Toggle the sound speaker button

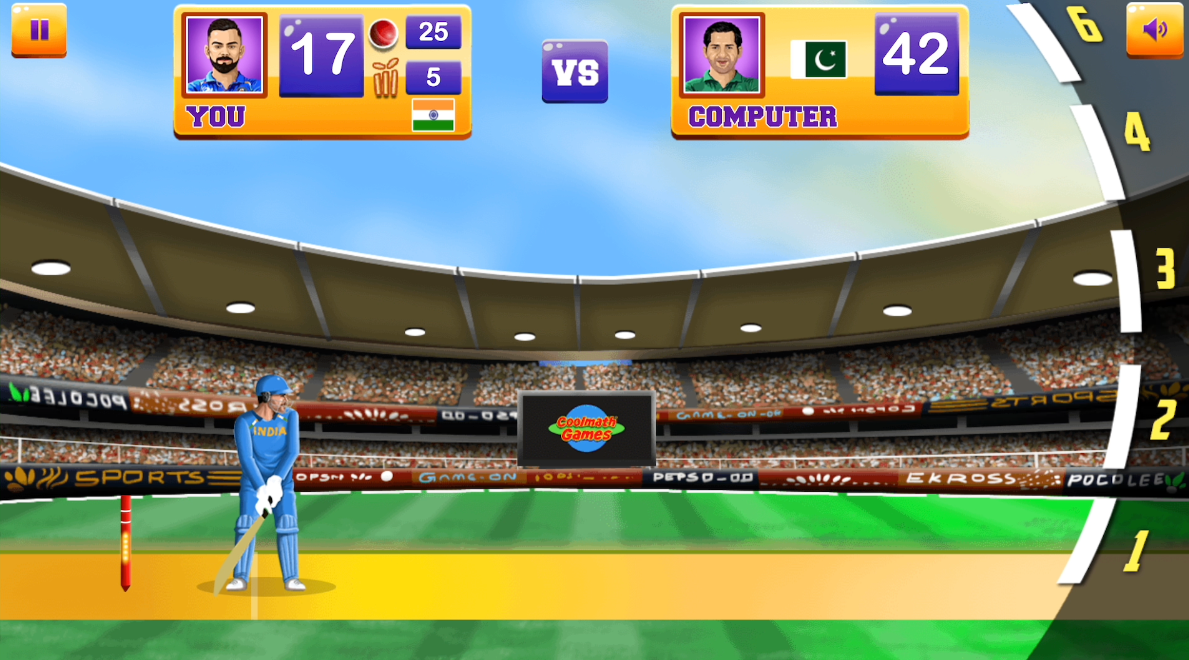[x=1154, y=30]
